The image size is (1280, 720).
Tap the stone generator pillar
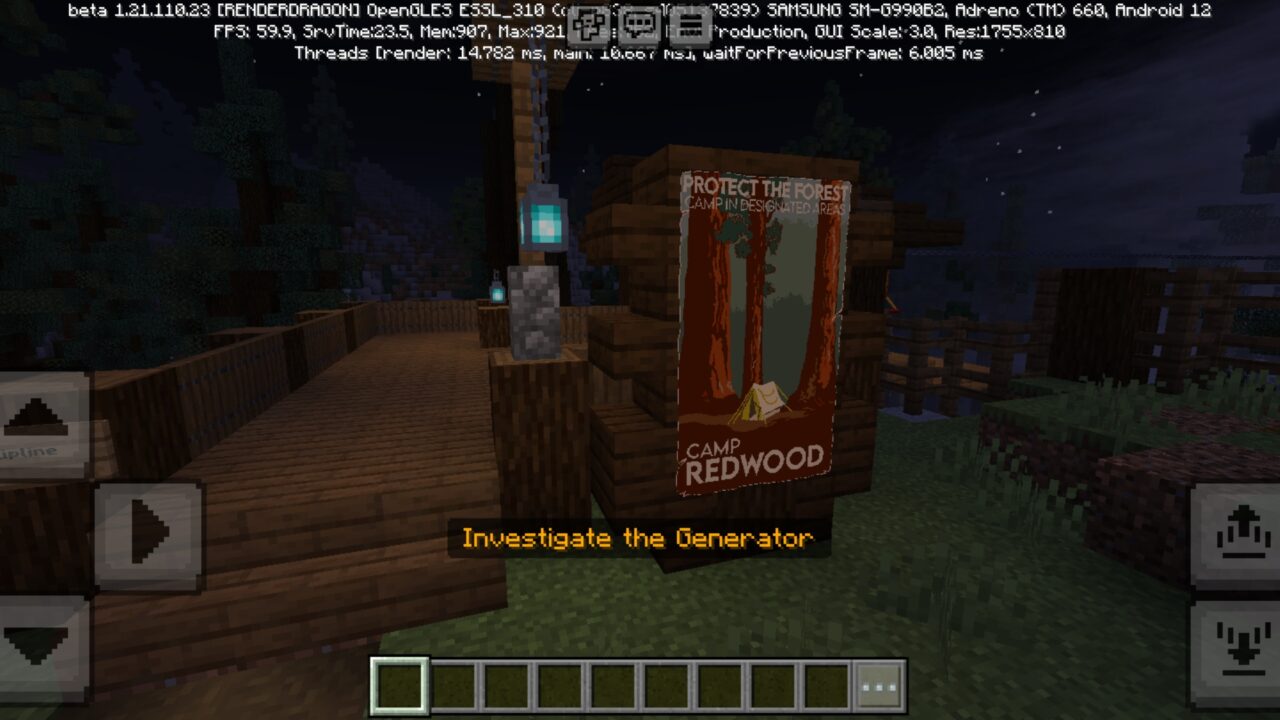(x=533, y=310)
